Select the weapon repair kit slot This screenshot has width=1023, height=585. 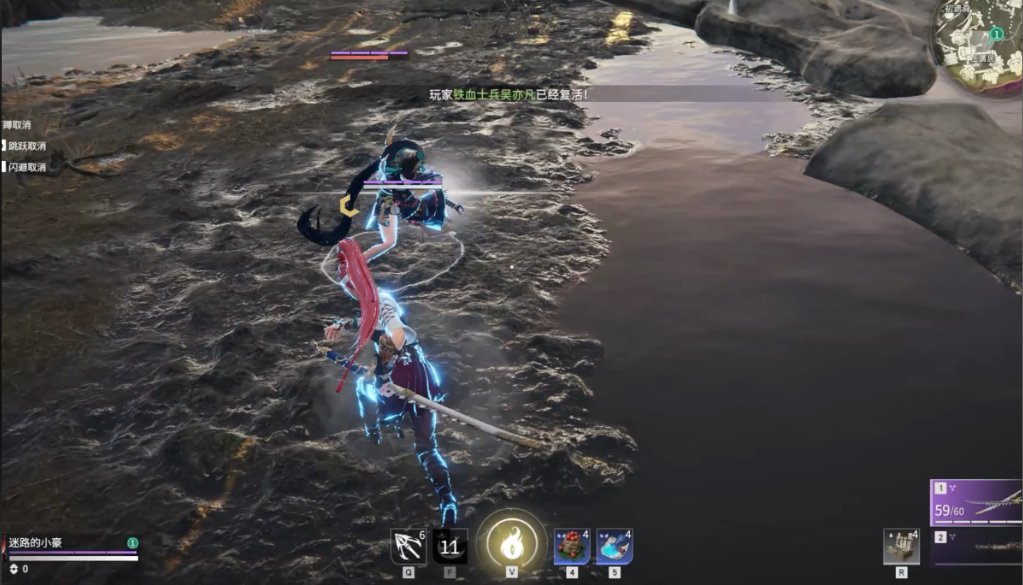coord(901,547)
